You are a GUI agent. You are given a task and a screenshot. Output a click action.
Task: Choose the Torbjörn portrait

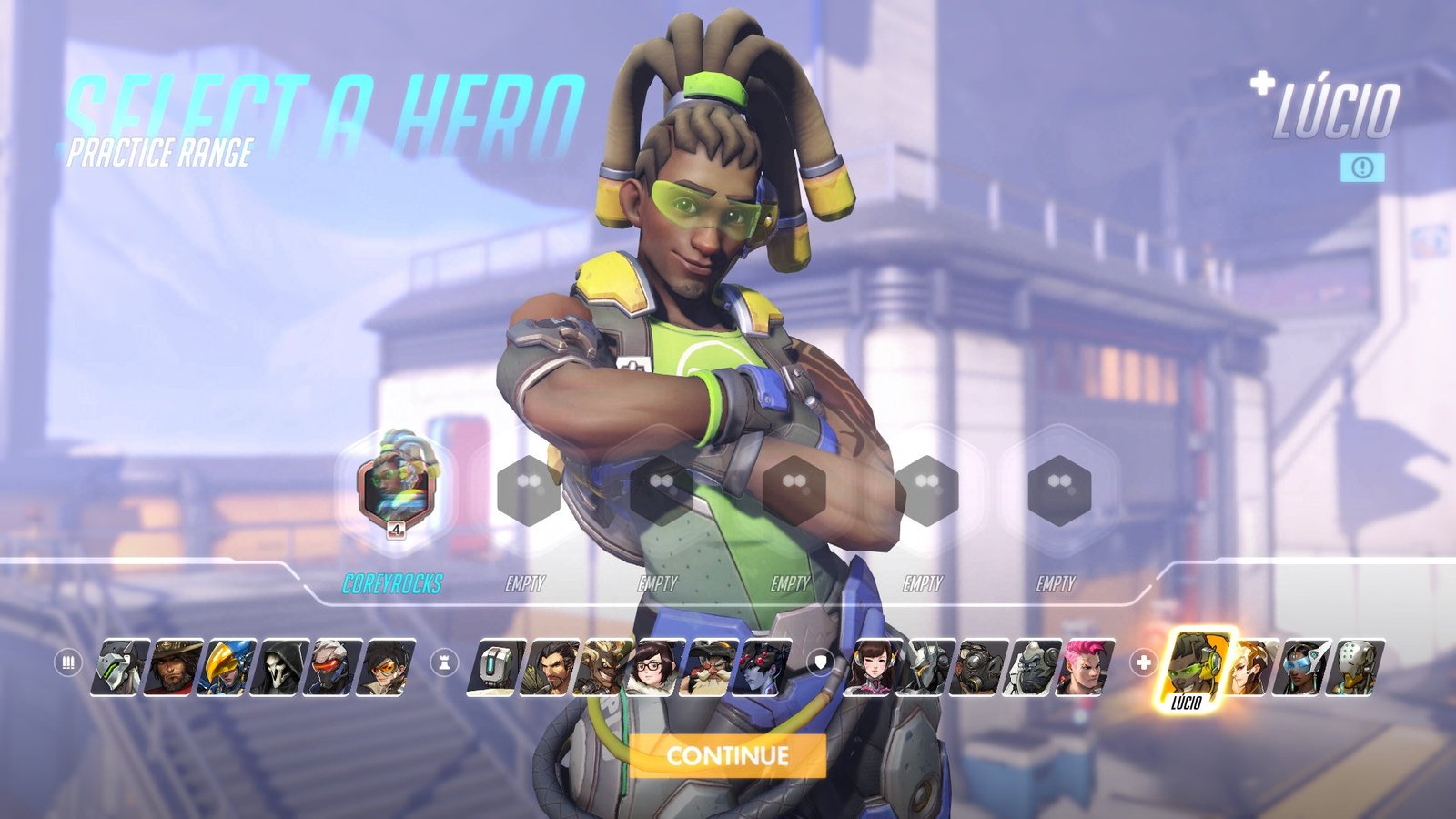pyautogui.click(x=709, y=667)
